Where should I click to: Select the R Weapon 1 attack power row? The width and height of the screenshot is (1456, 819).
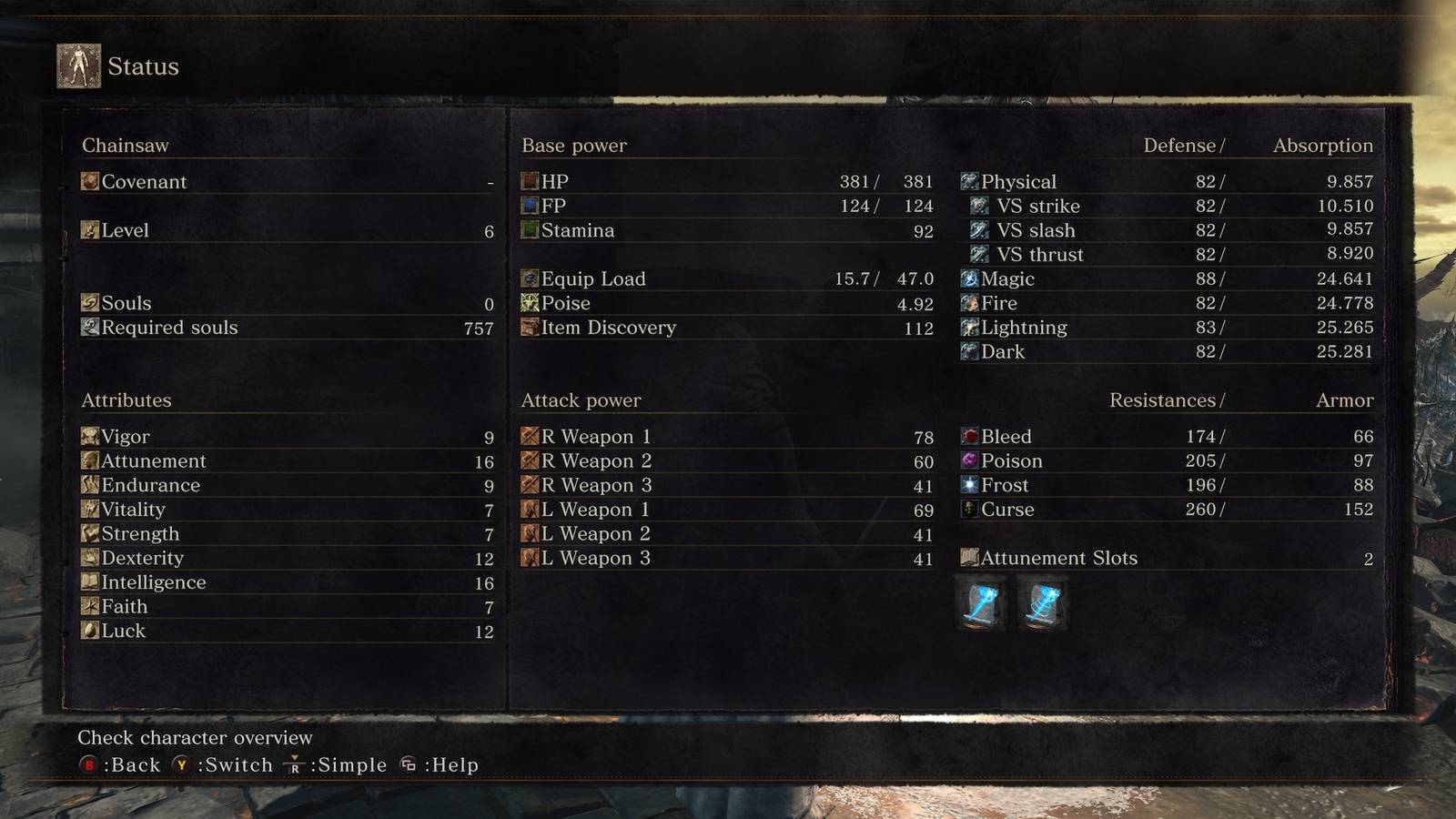pyautogui.click(x=726, y=437)
